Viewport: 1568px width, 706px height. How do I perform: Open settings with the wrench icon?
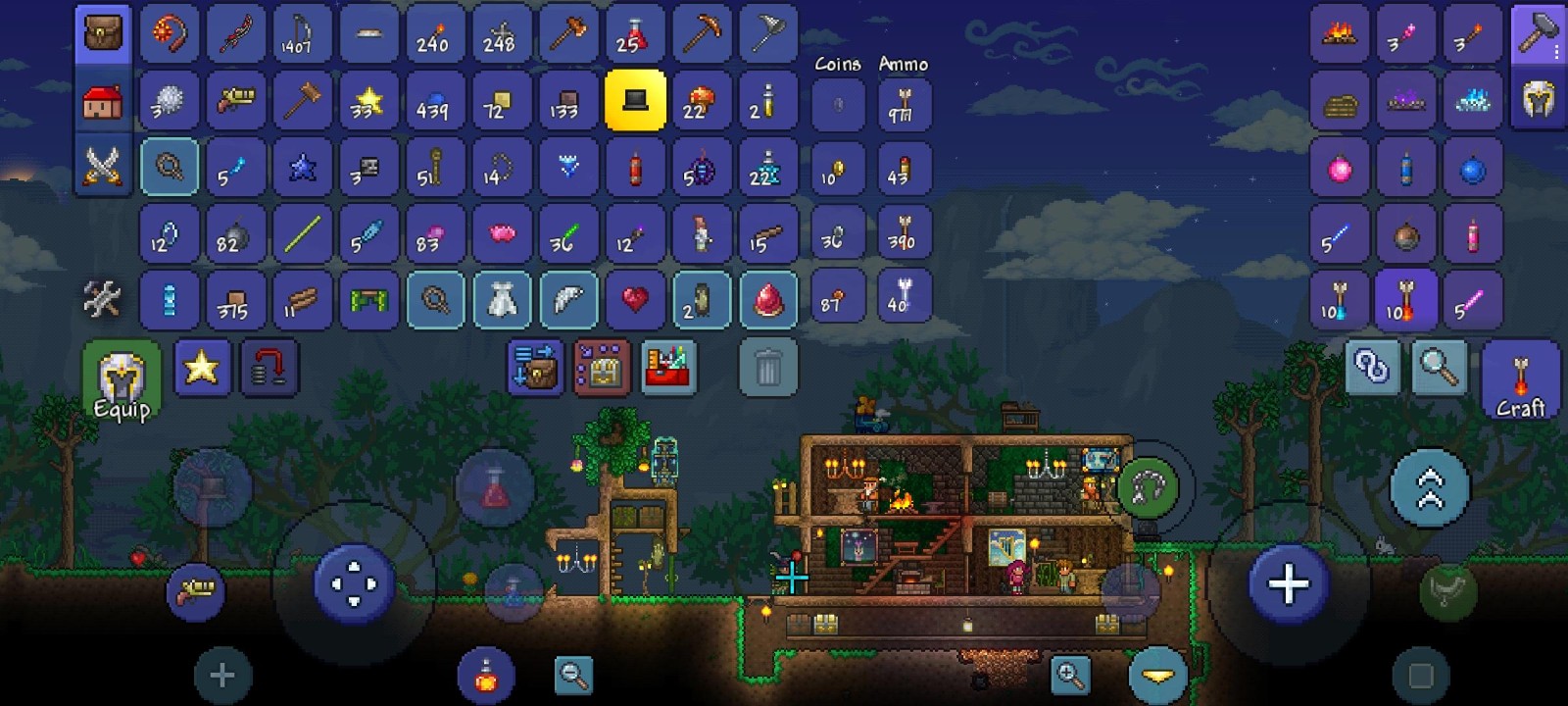click(x=103, y=299)
